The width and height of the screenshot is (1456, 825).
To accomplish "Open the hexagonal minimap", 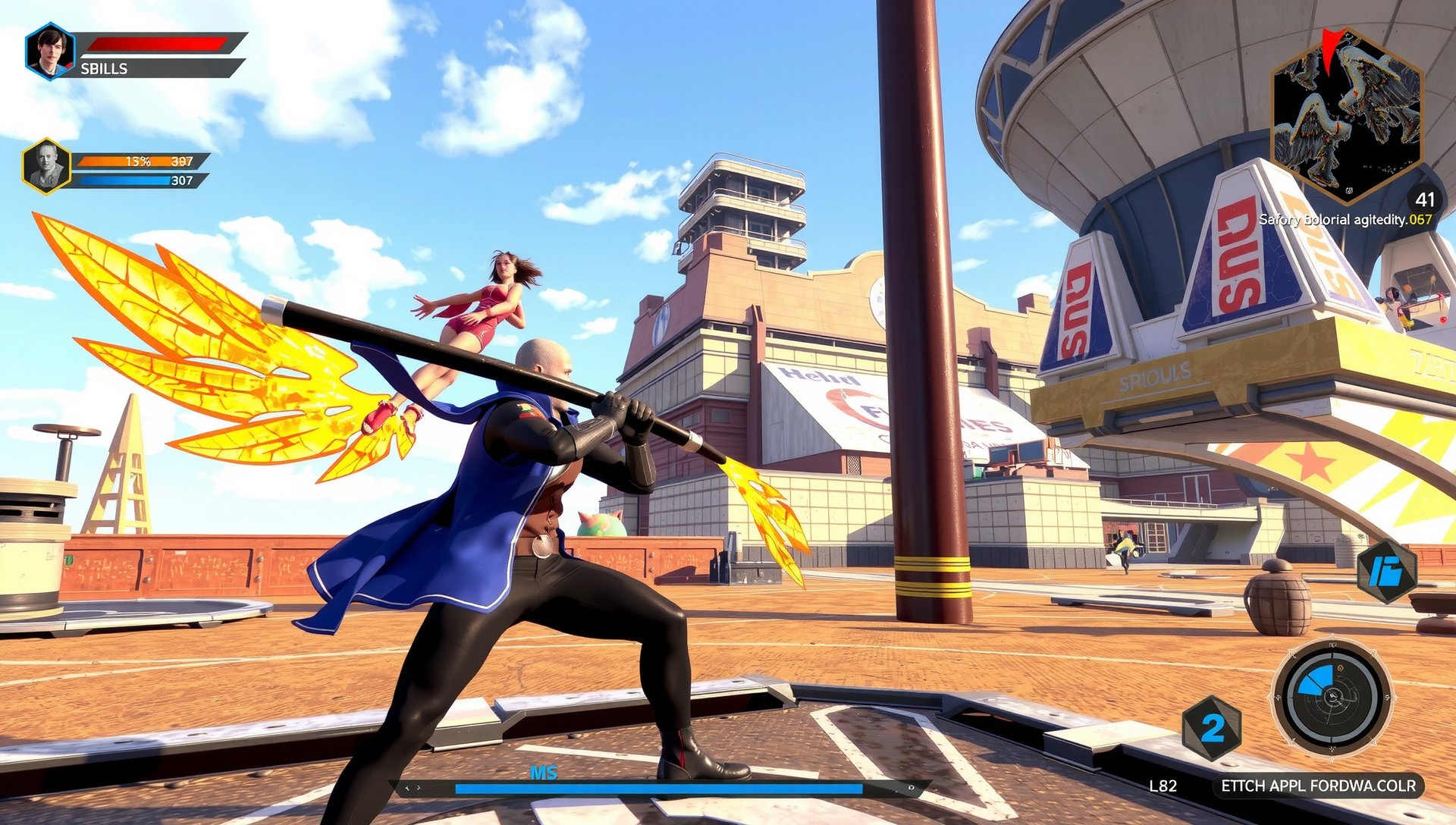I will (1346, 114).
